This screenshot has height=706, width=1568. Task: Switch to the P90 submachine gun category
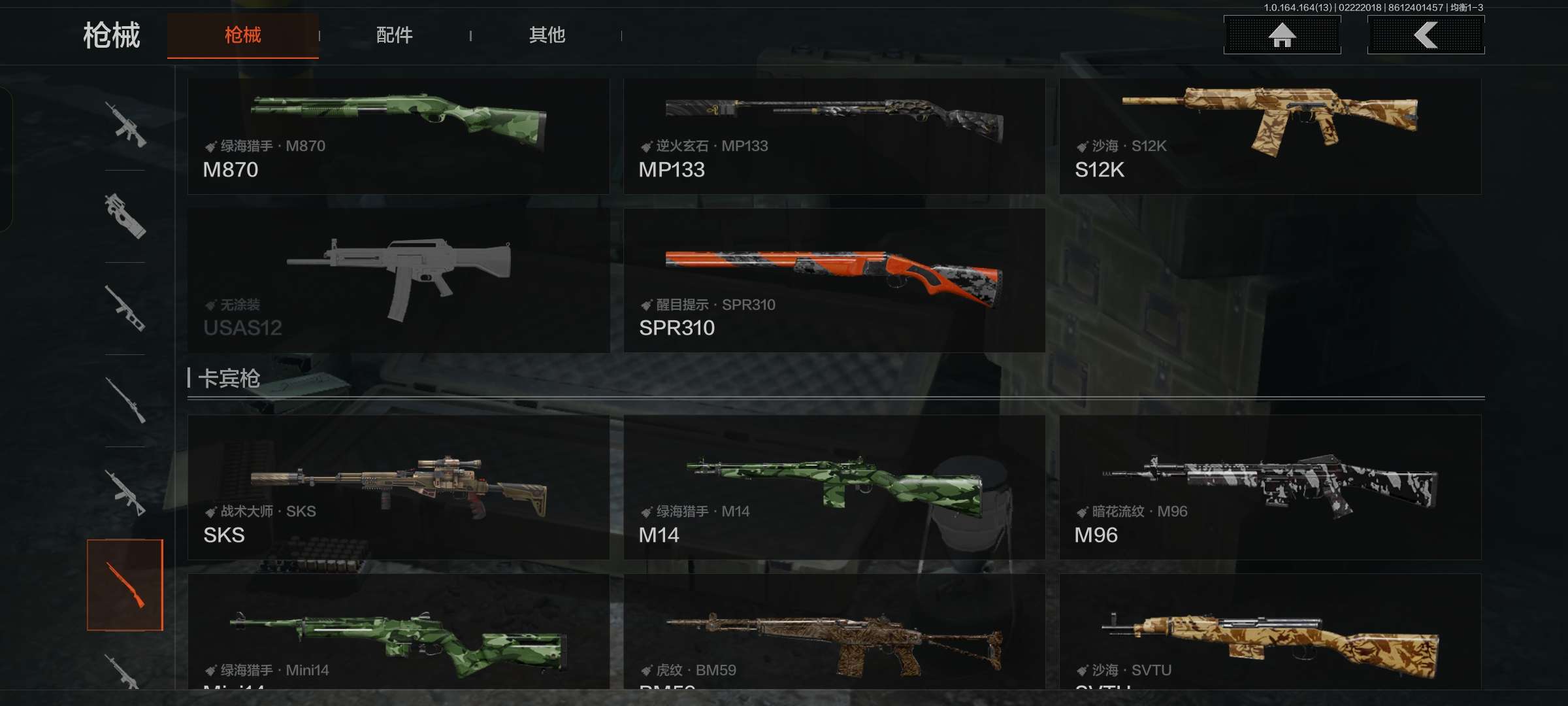[125, 216]
